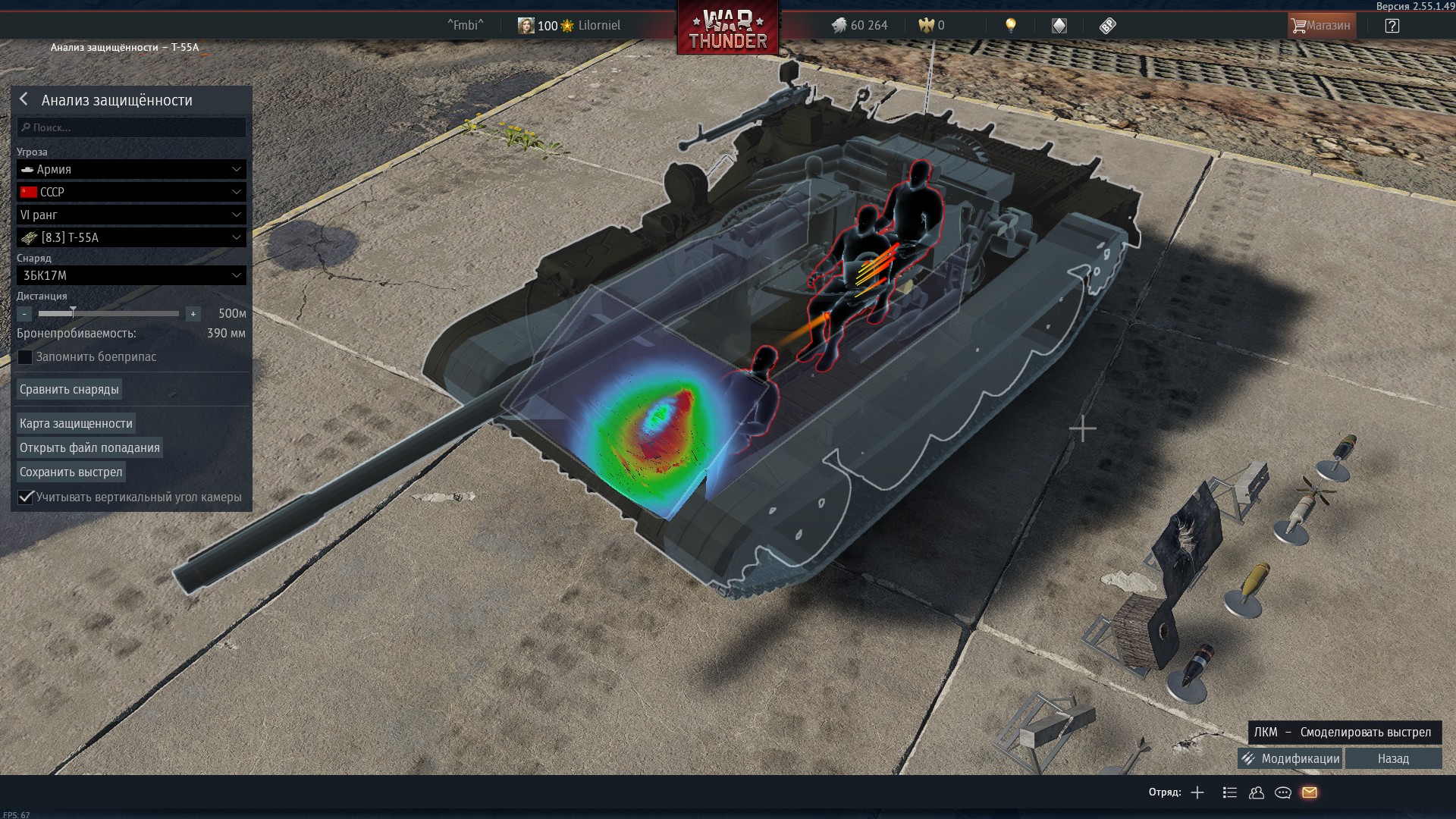This screenshot has height=819, width=1456.
Task: Go back using the panel's arrow button
Action: tap(24, 99)
